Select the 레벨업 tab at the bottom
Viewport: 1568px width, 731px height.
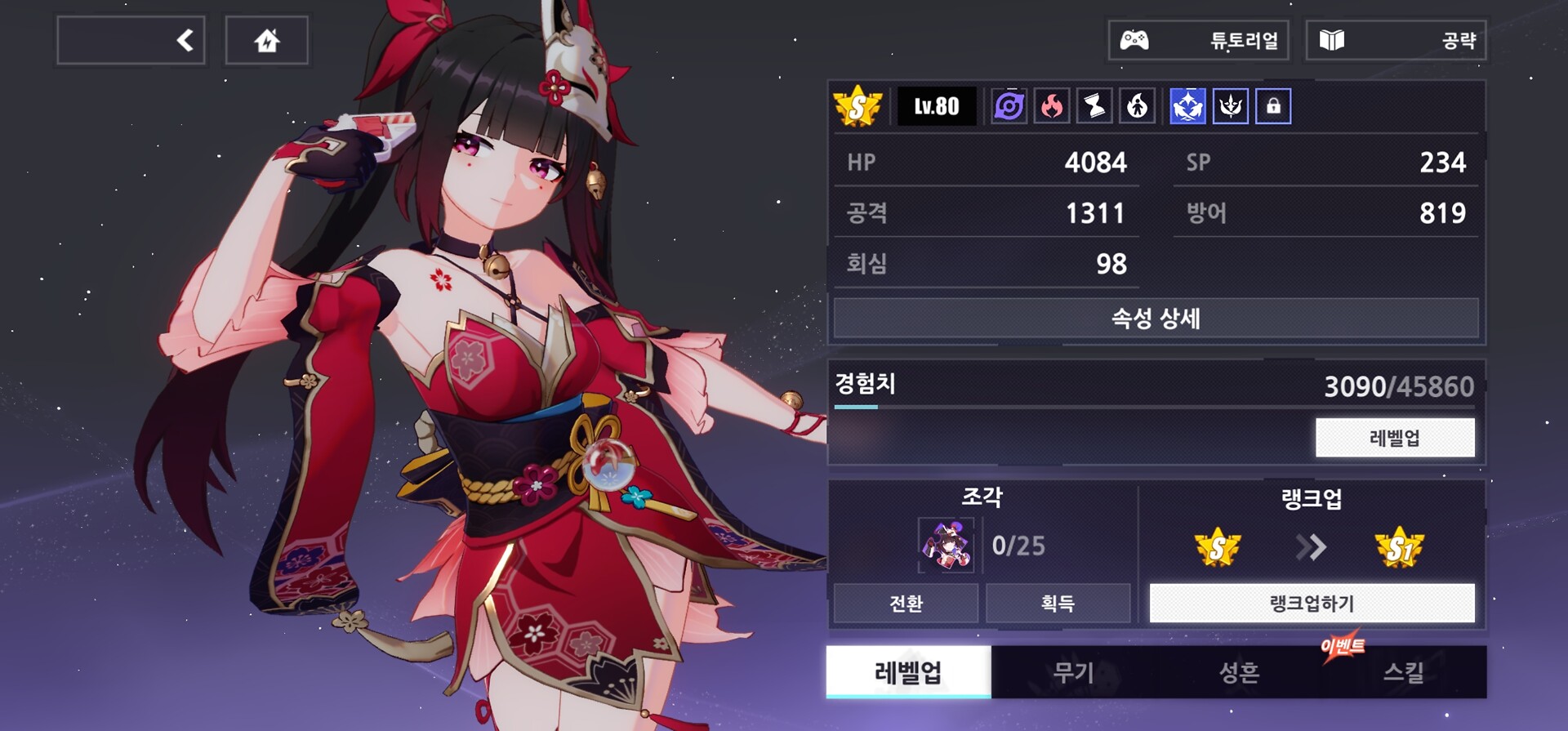(908, 672)
